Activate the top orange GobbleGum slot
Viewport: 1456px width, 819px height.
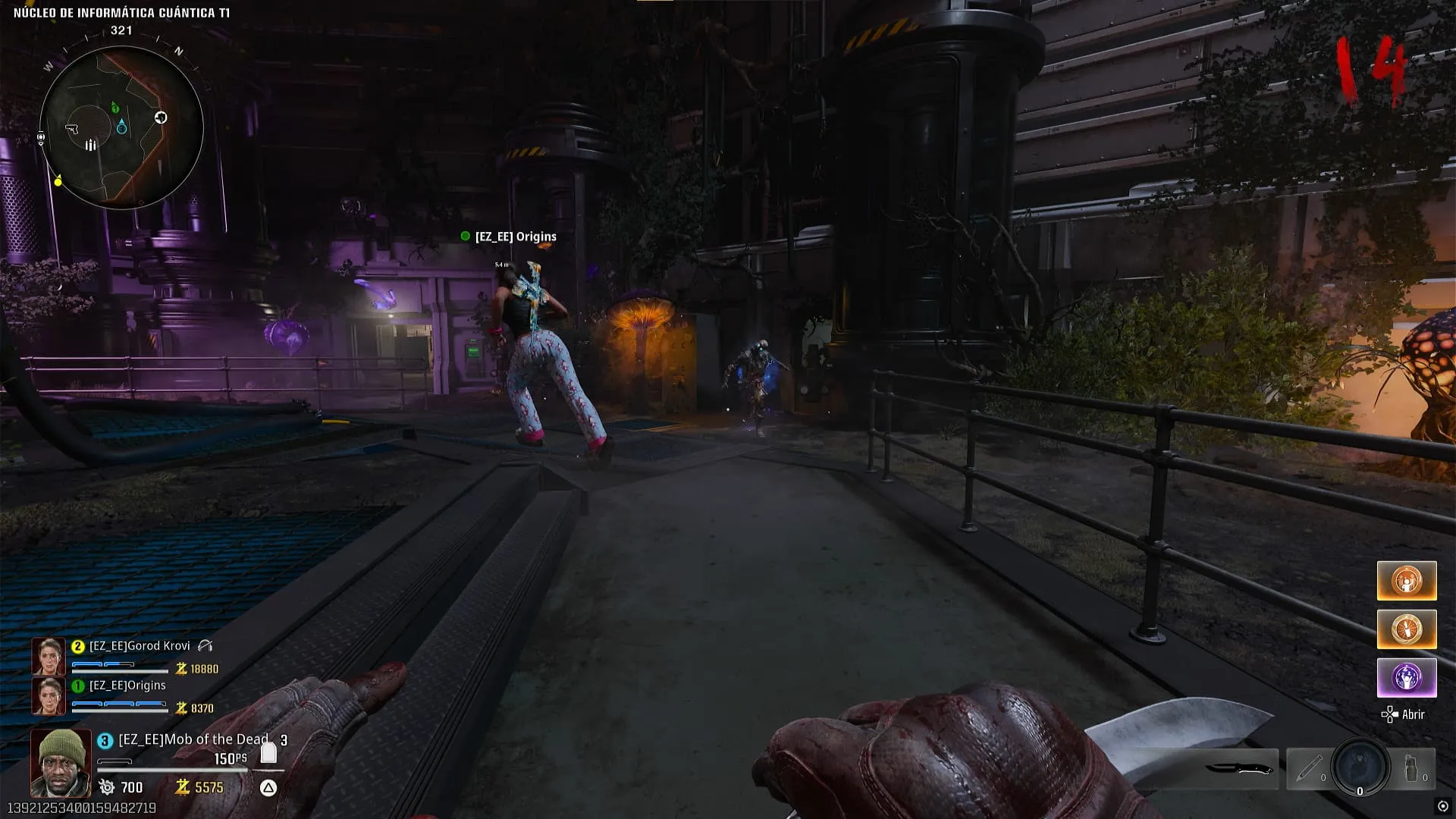pyautogui.click(x=1406, y=581)
